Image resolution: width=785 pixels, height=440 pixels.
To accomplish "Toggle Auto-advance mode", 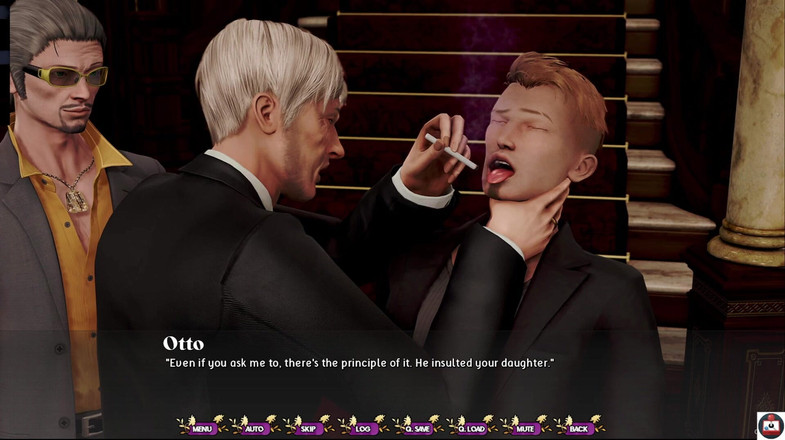I will [255, 428].
